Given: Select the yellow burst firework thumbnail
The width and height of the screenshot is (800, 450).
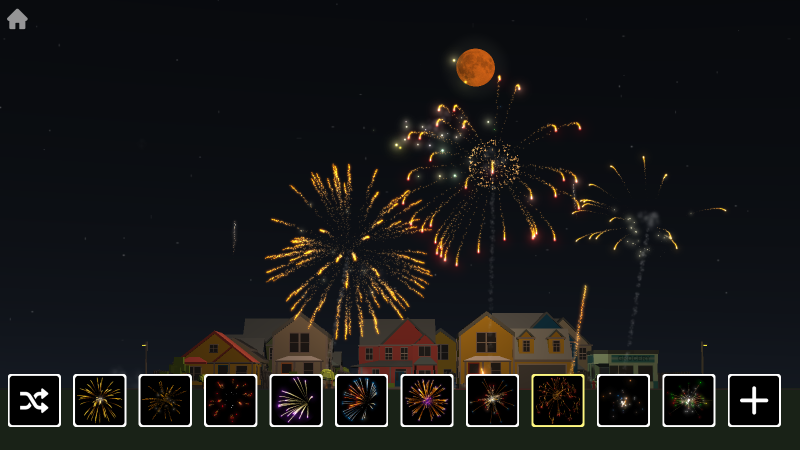Looking at the screenshot, I should (x=100, y=400).
